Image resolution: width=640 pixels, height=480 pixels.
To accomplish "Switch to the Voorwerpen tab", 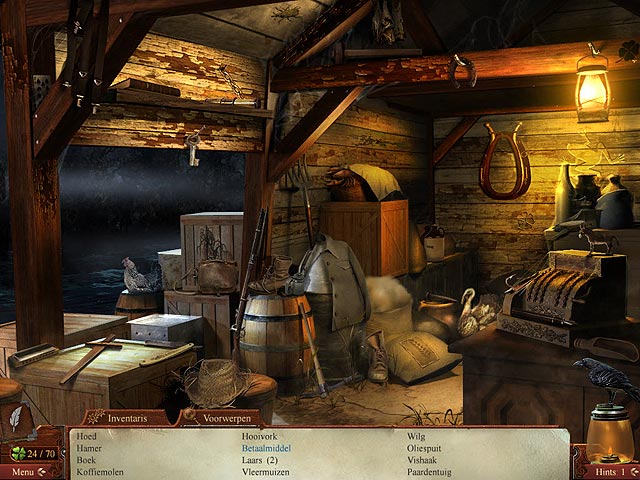I will 224,417.
